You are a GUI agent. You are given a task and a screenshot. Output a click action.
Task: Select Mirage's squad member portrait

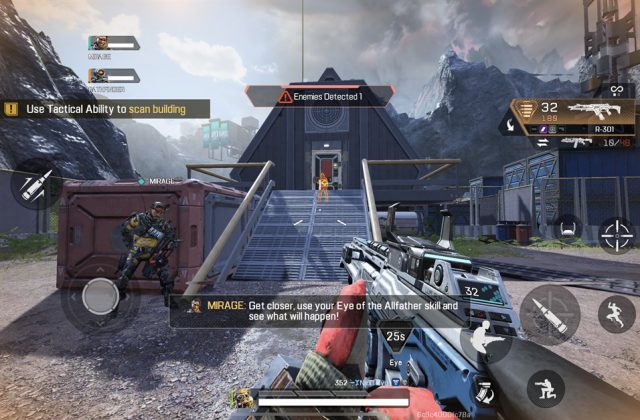click(x=100, y=43)
